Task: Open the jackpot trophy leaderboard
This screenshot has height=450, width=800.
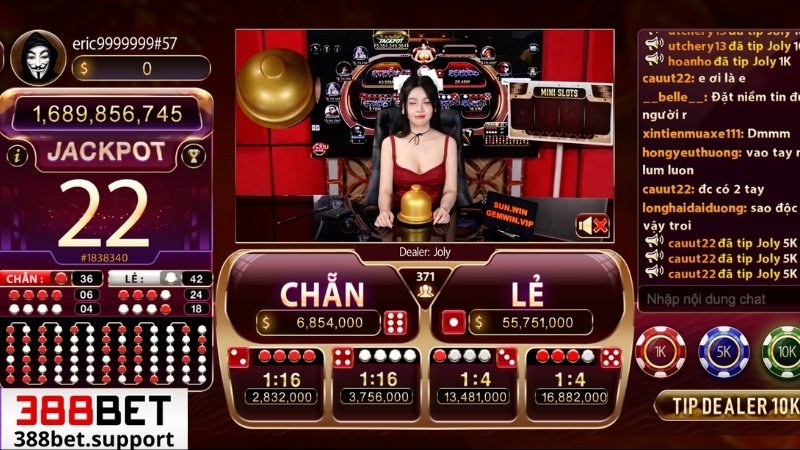Action: click(196, 154)
